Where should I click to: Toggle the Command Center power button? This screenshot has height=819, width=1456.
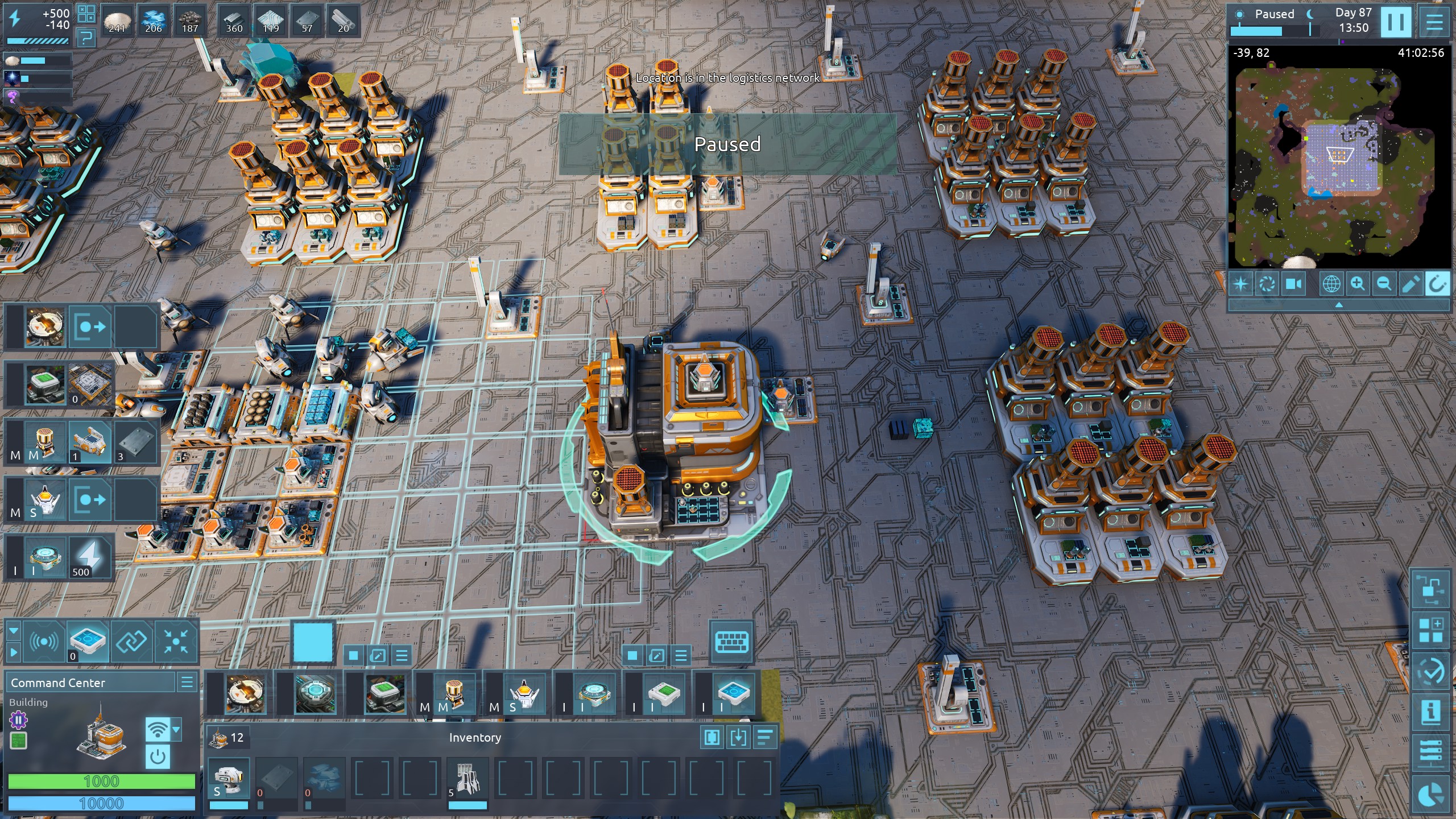pyautogui.click(x=158, y=757)
